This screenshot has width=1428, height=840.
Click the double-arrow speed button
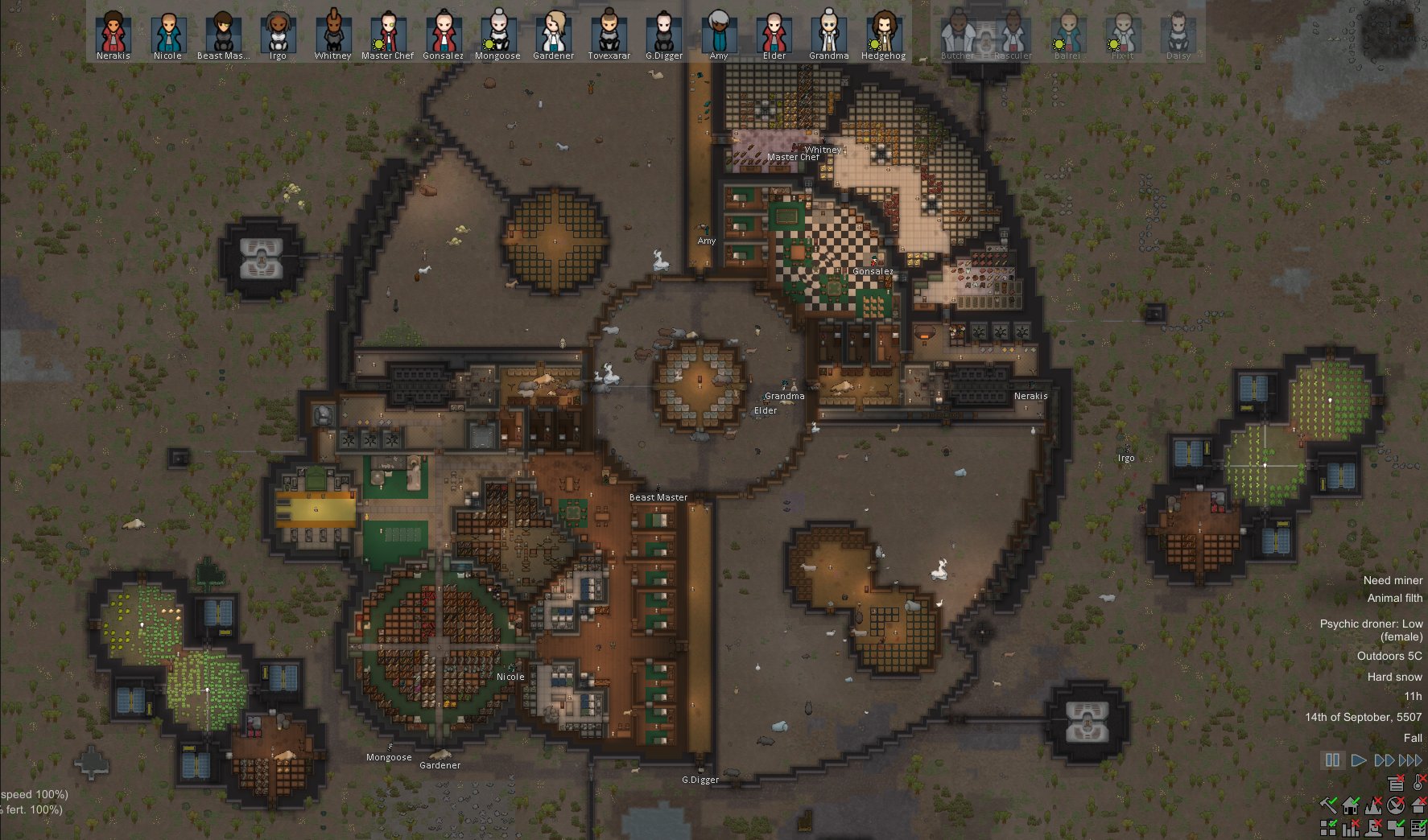click(1385, 759)
